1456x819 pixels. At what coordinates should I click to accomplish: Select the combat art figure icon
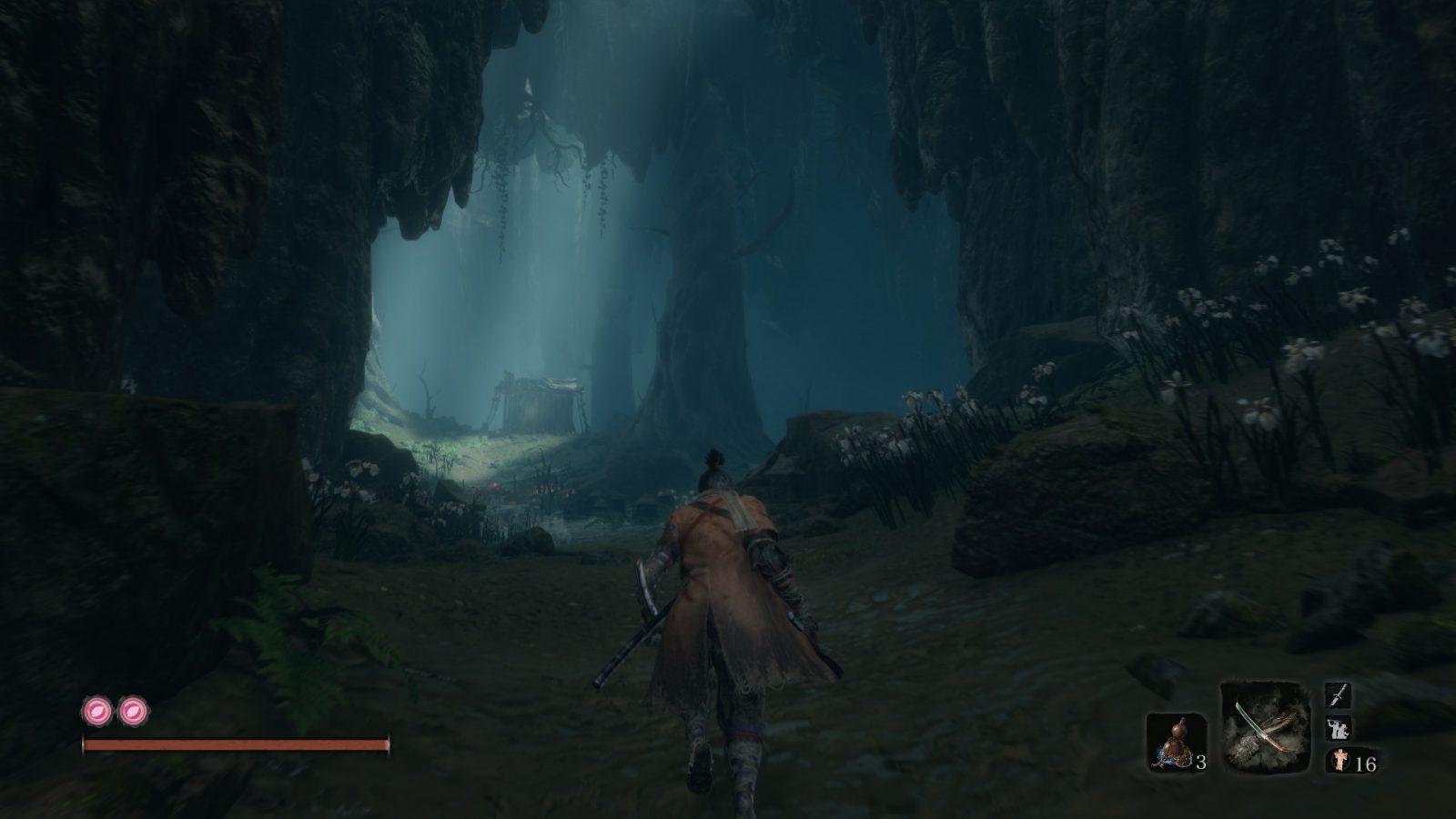pos(1338,729)
